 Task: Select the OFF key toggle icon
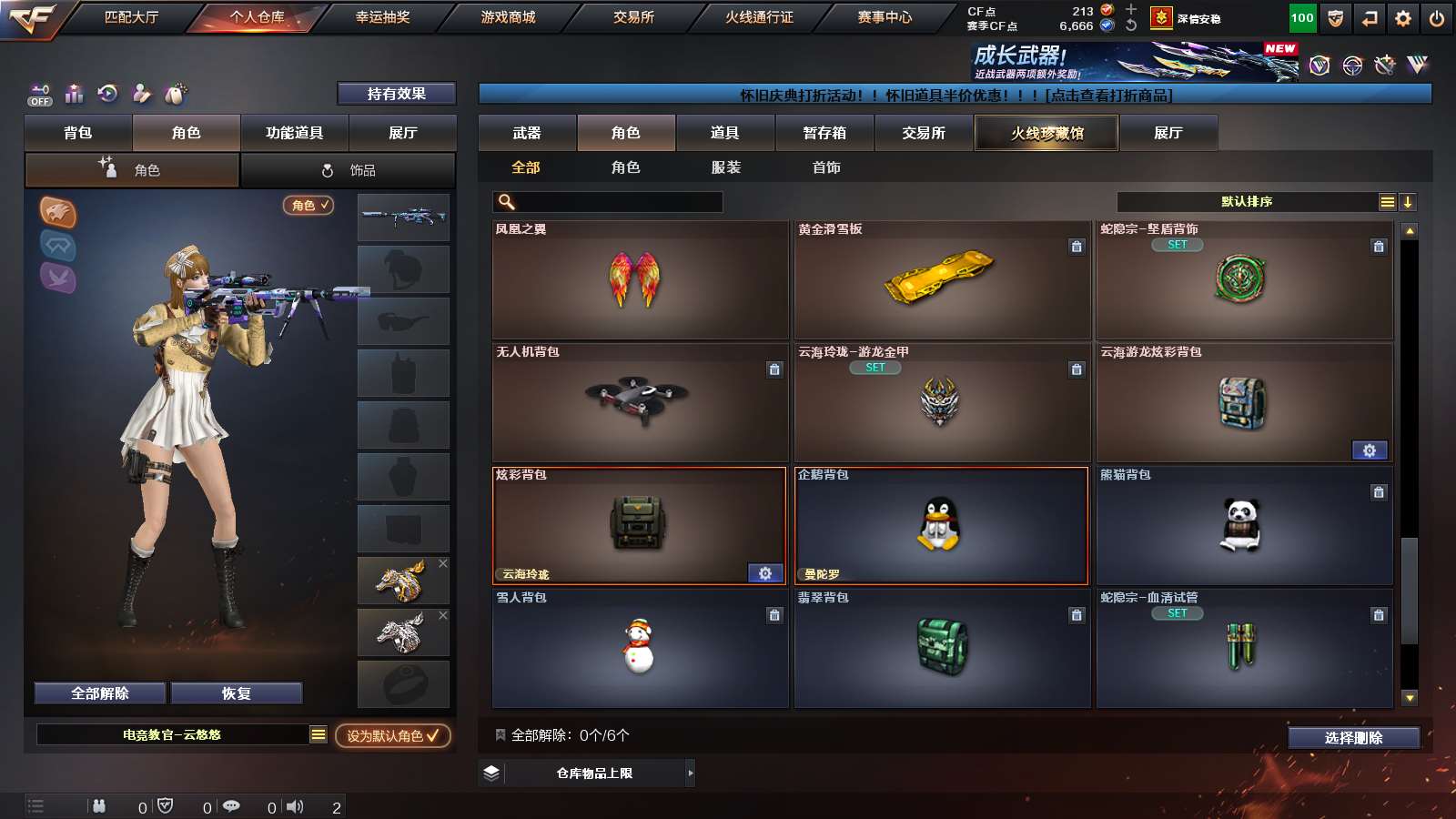(x=38, y=95)
